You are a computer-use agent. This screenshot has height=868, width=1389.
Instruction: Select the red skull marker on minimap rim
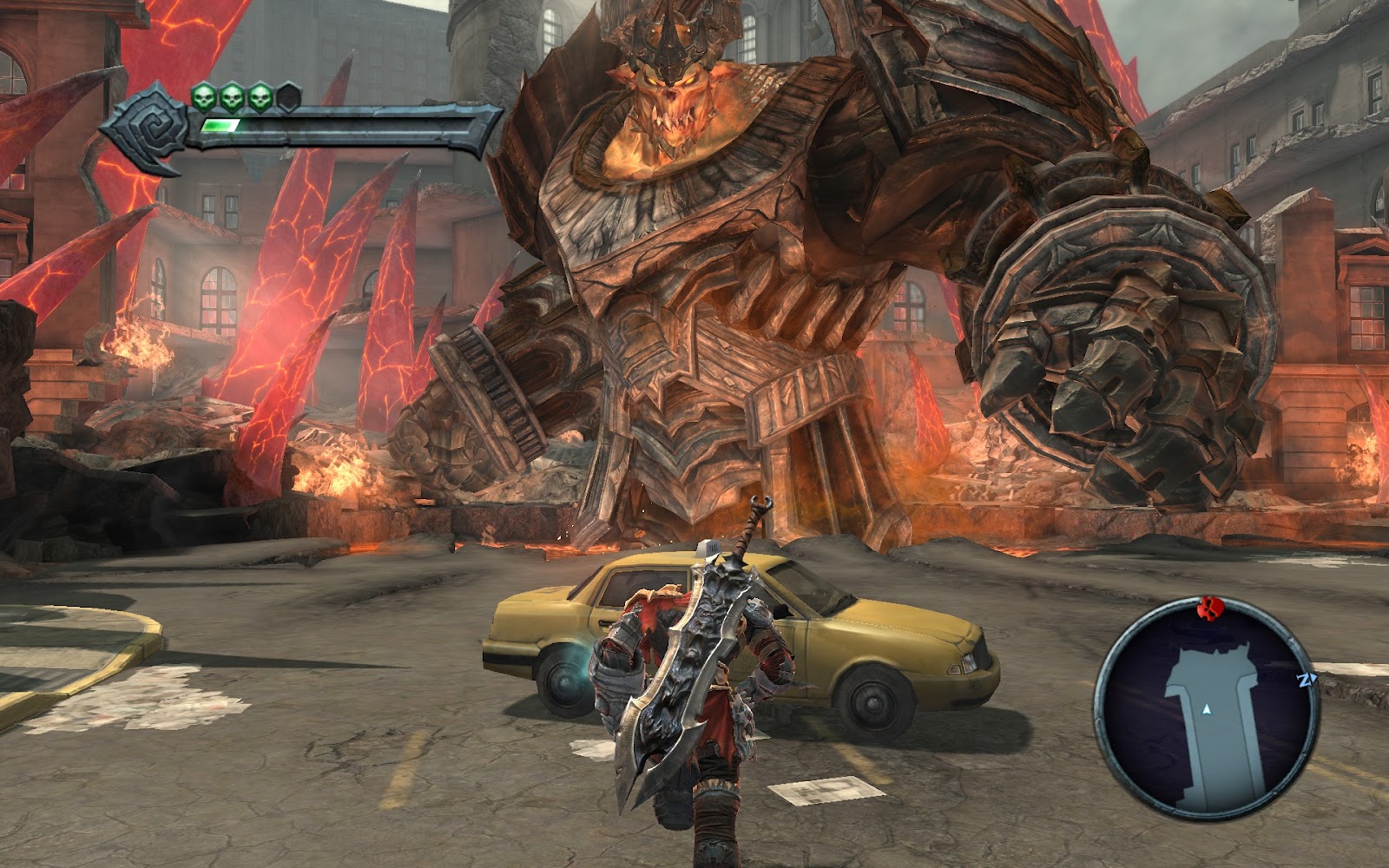click(x=1208, y=609)
